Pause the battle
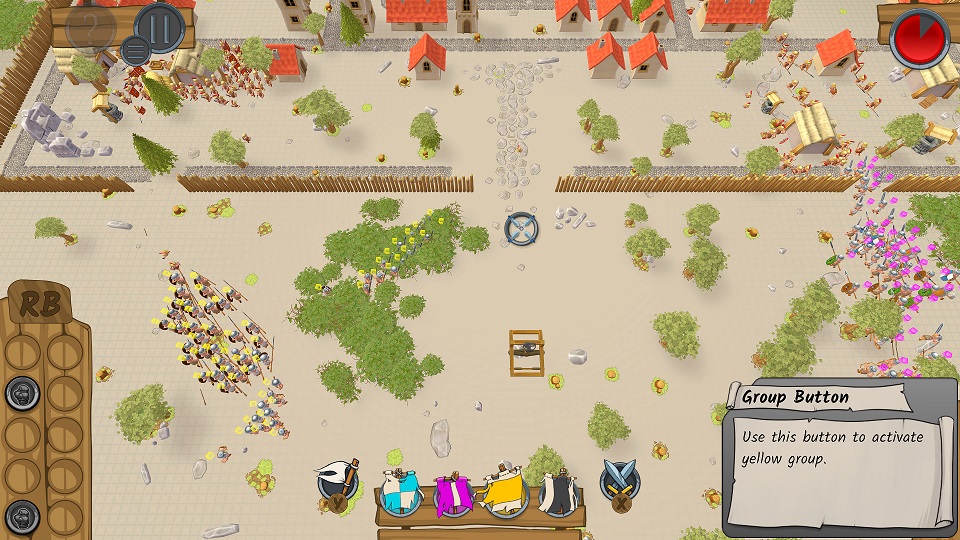The height and width of the screenshot is (540, 960). coord(160,25)
